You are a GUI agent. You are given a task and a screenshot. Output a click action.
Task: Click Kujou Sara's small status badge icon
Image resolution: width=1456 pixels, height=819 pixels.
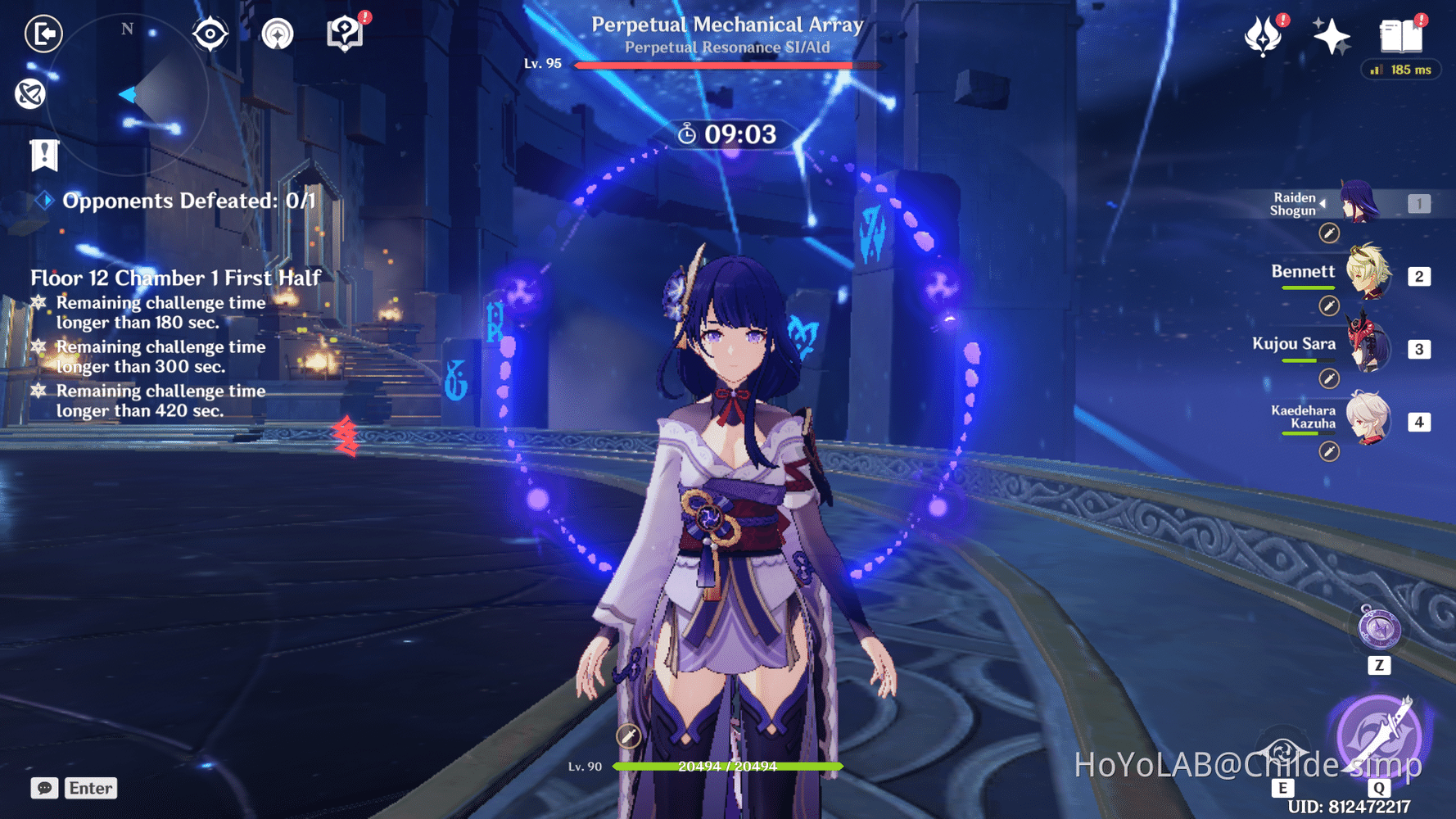pos(1327,378)
